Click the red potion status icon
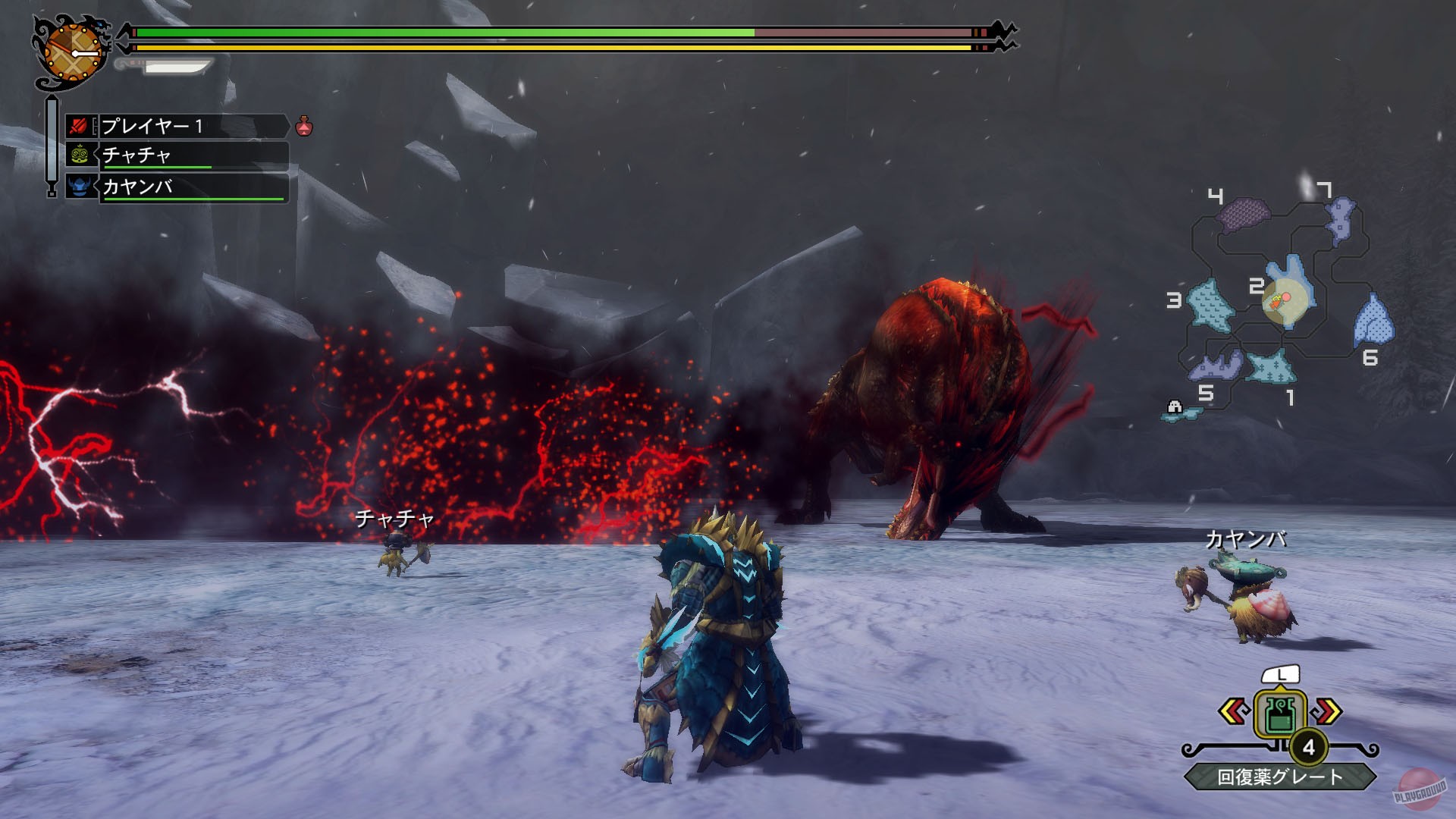The height and width of the screenshot is (819, 1456). pyautogui.click(x=304, y=126)
